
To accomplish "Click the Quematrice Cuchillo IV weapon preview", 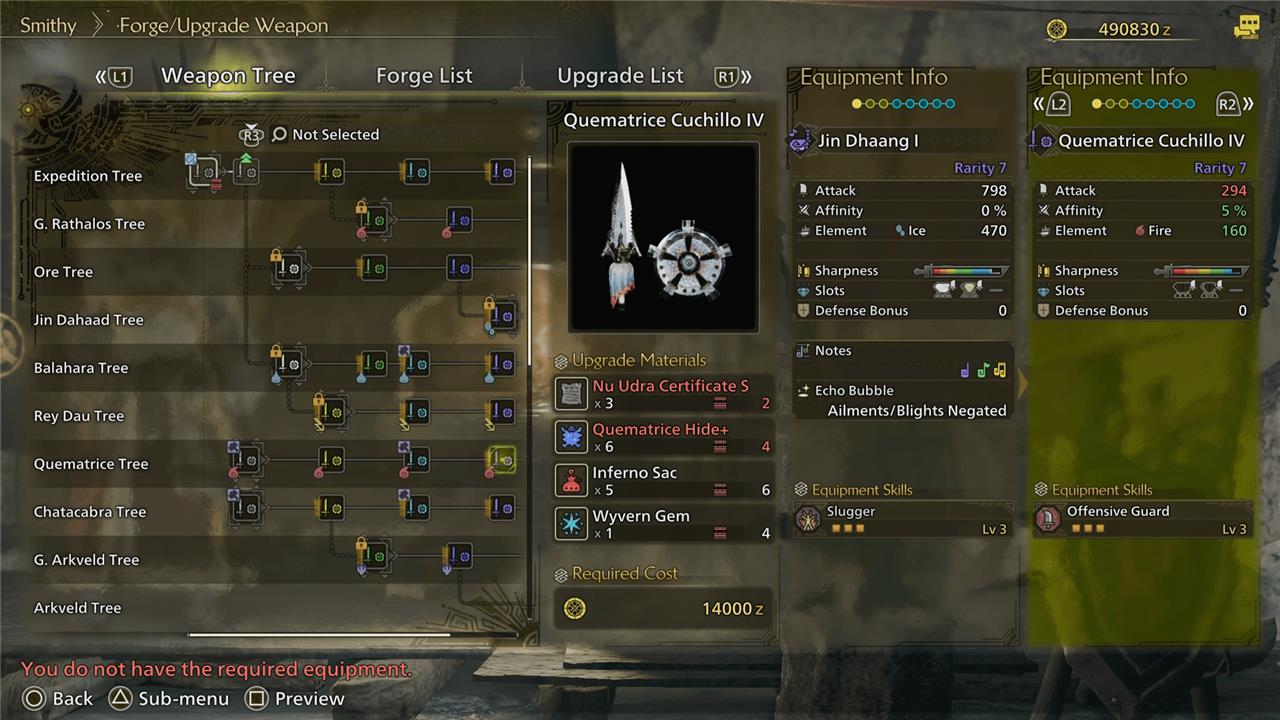I will coord(663,237).
